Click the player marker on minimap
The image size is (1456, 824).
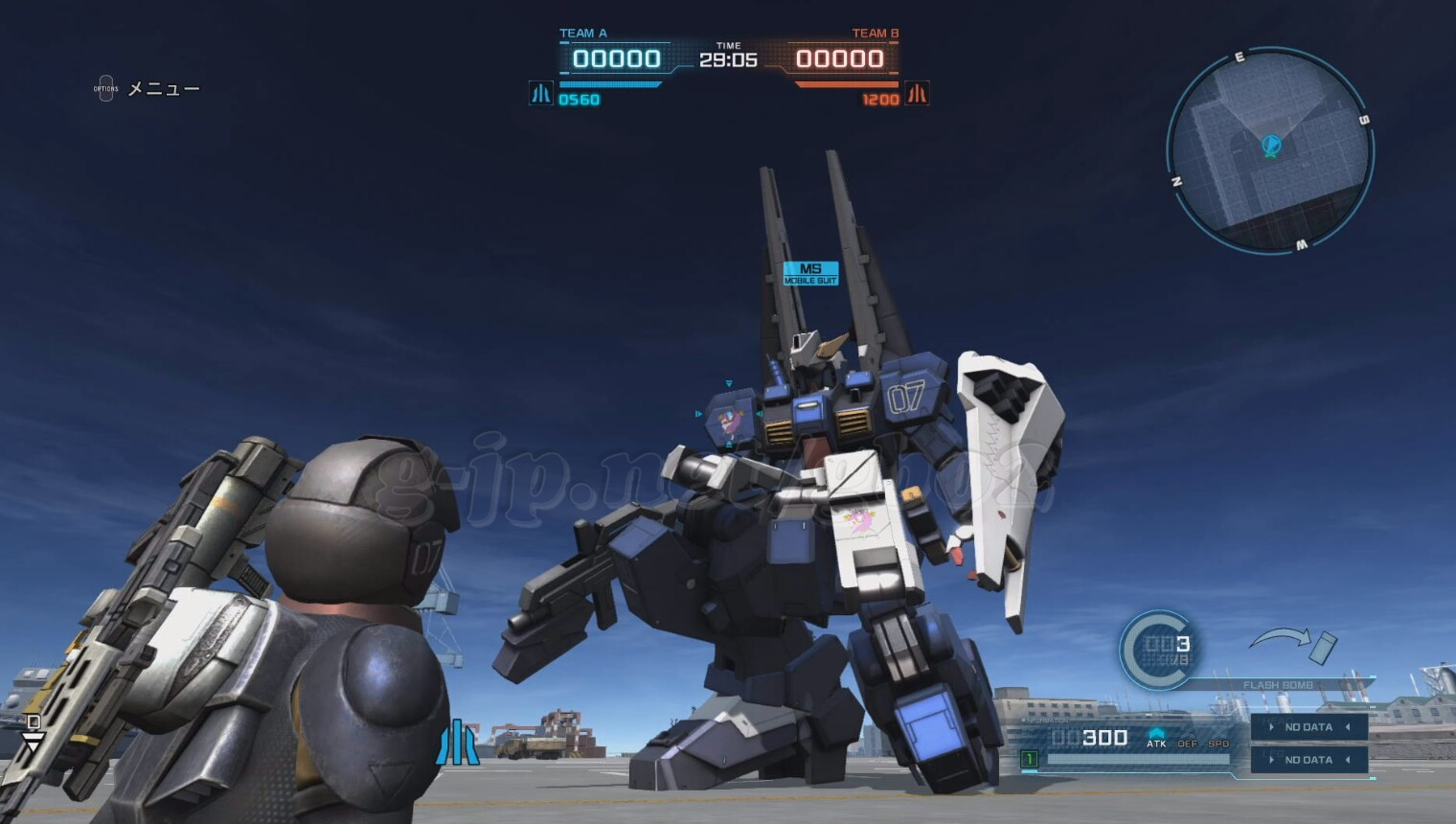pos(1271,146)
